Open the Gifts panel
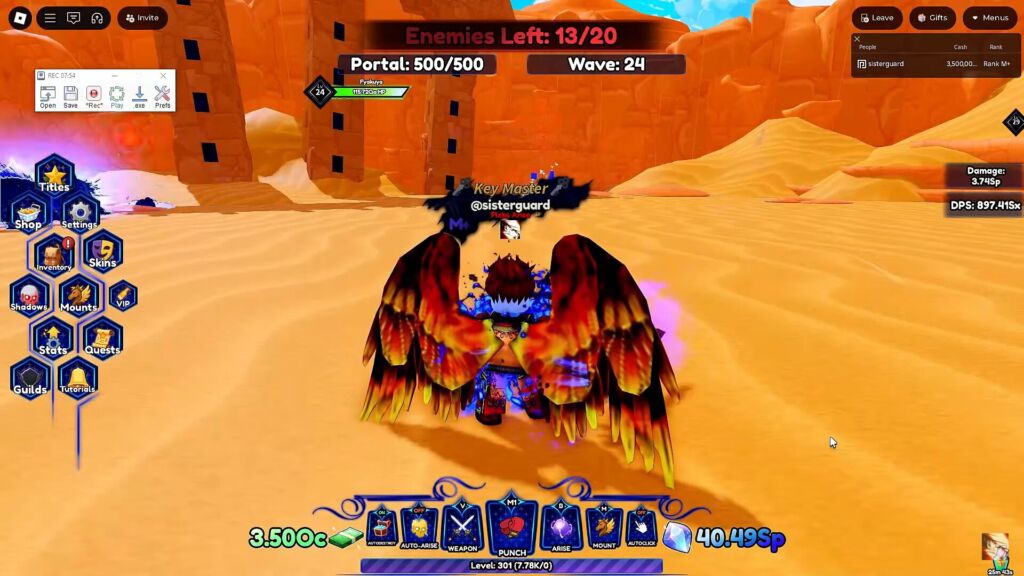This screenshot has height=576, width=1024. pos(932,18)
